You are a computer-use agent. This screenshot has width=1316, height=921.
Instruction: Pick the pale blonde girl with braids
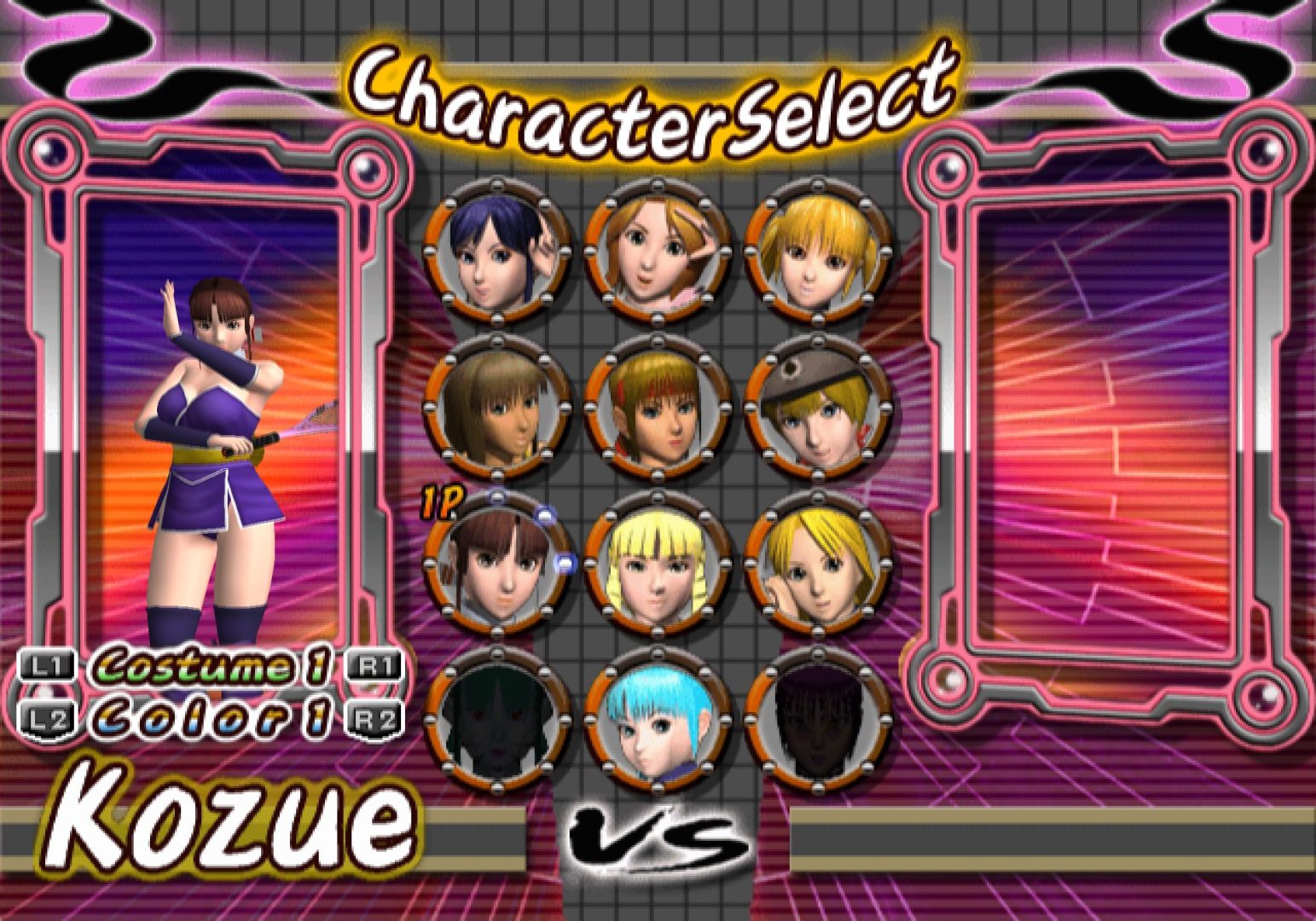coord(657,565)
